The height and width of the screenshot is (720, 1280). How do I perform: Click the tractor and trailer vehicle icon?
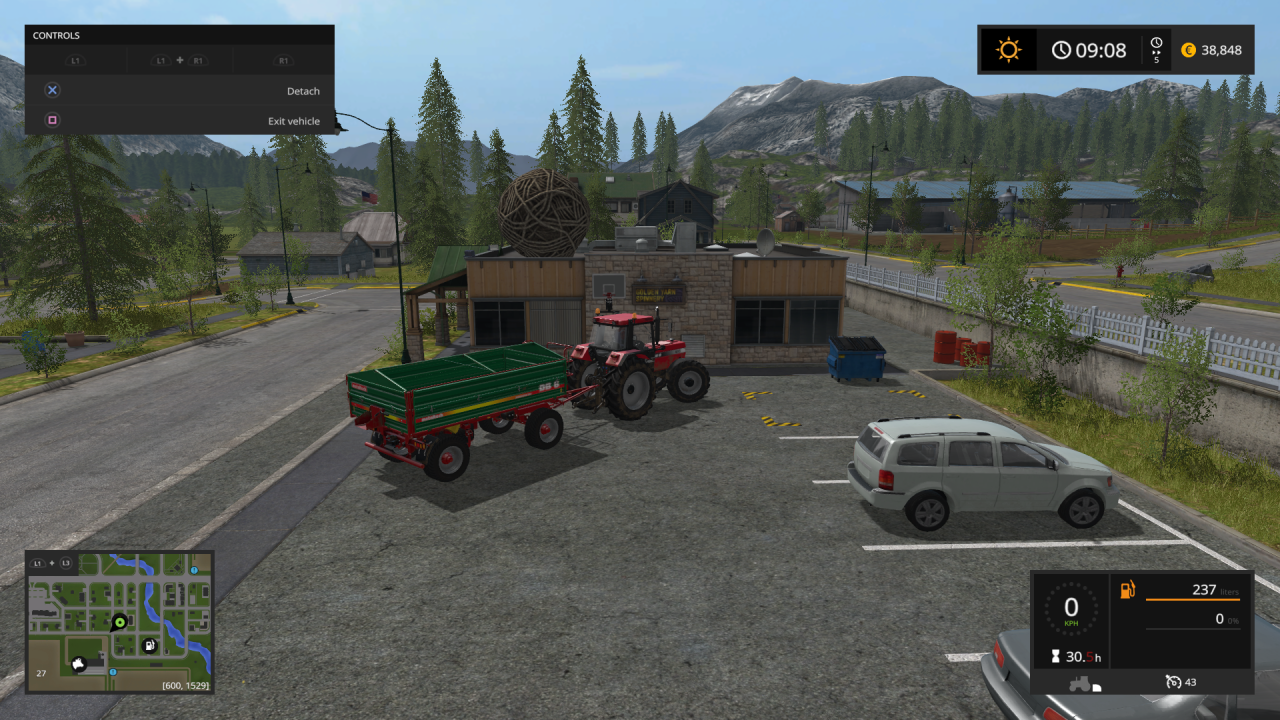pos(1084,684)
